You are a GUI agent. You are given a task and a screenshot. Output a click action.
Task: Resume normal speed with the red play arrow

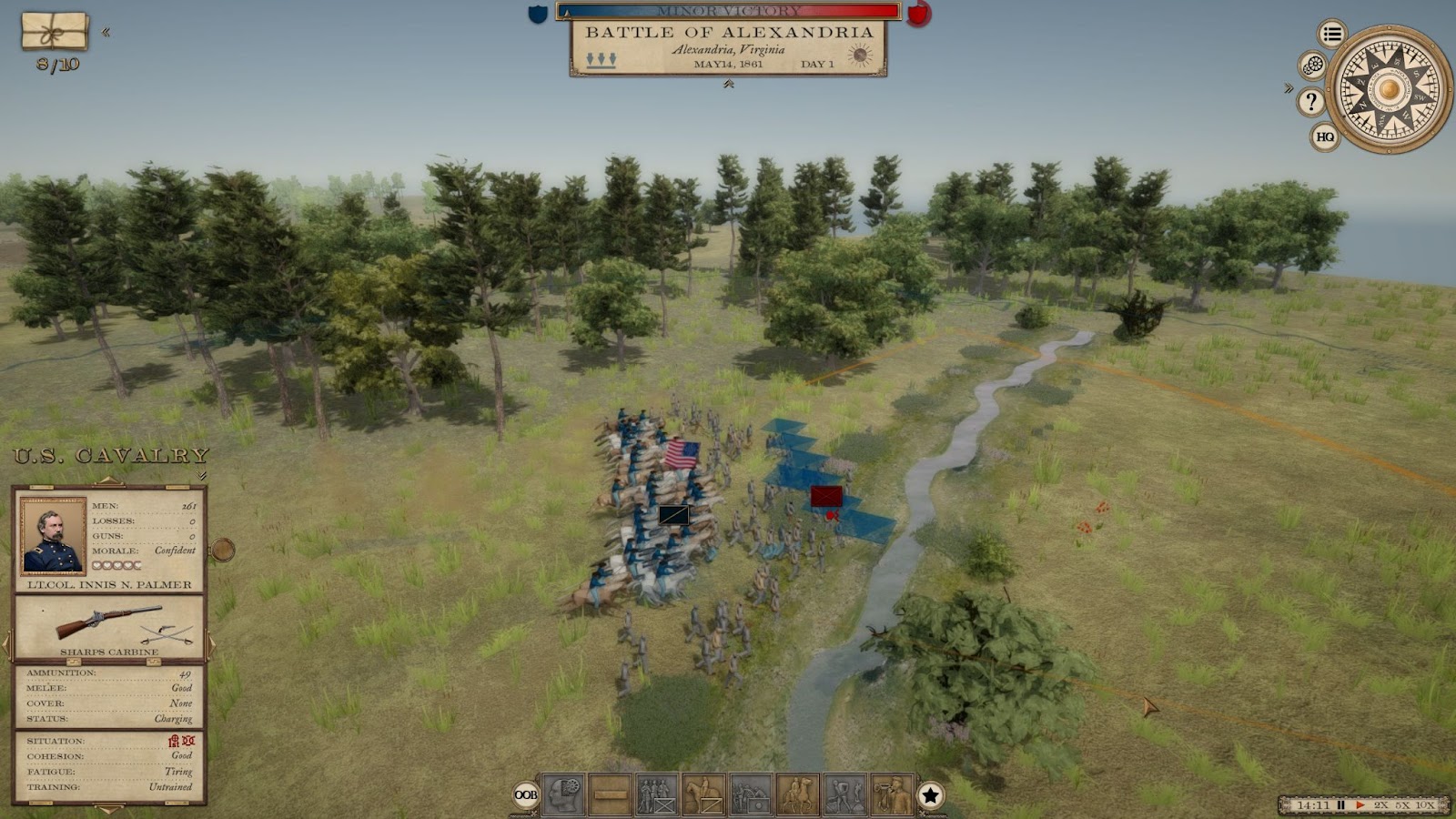click(1360, 805)
